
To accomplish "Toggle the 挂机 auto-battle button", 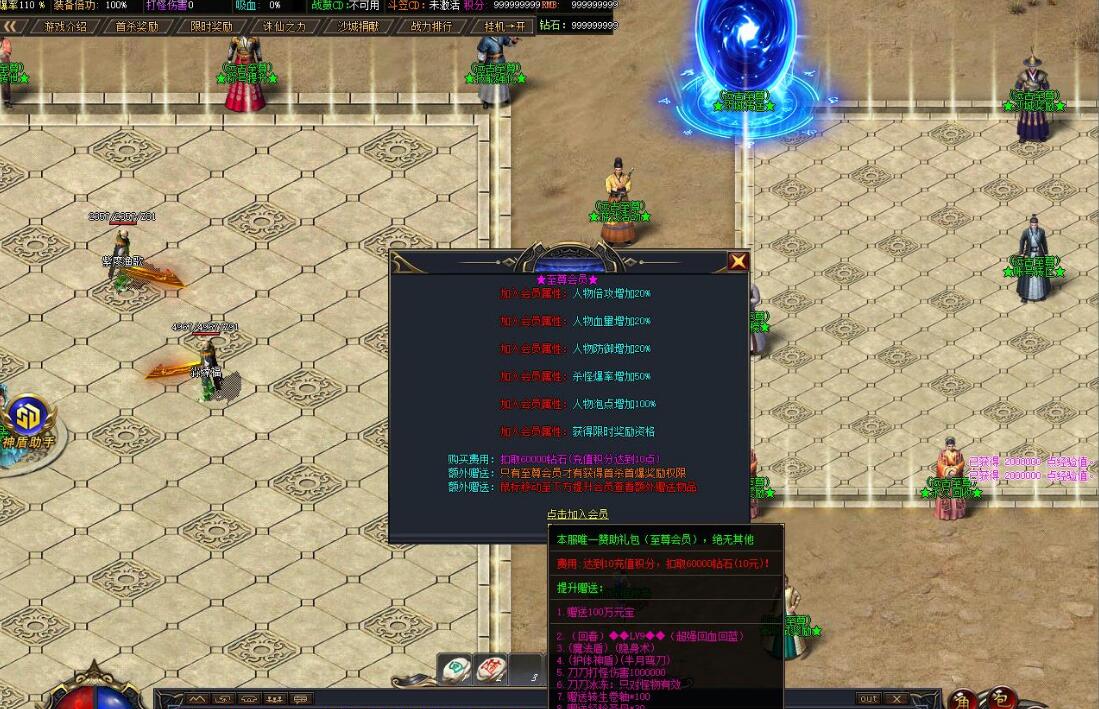I will 503,27.
